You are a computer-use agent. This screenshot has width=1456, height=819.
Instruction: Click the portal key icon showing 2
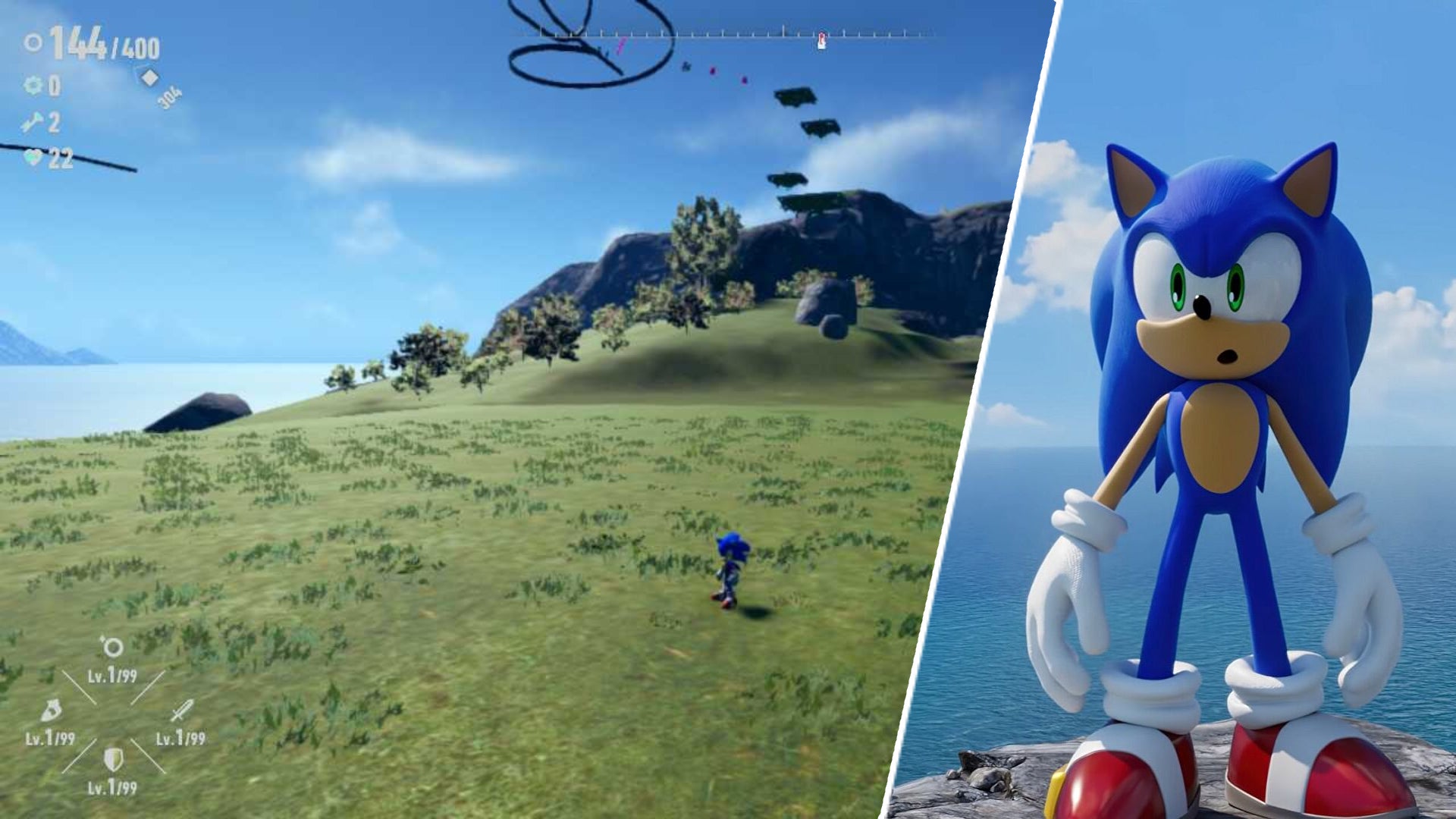32,121
